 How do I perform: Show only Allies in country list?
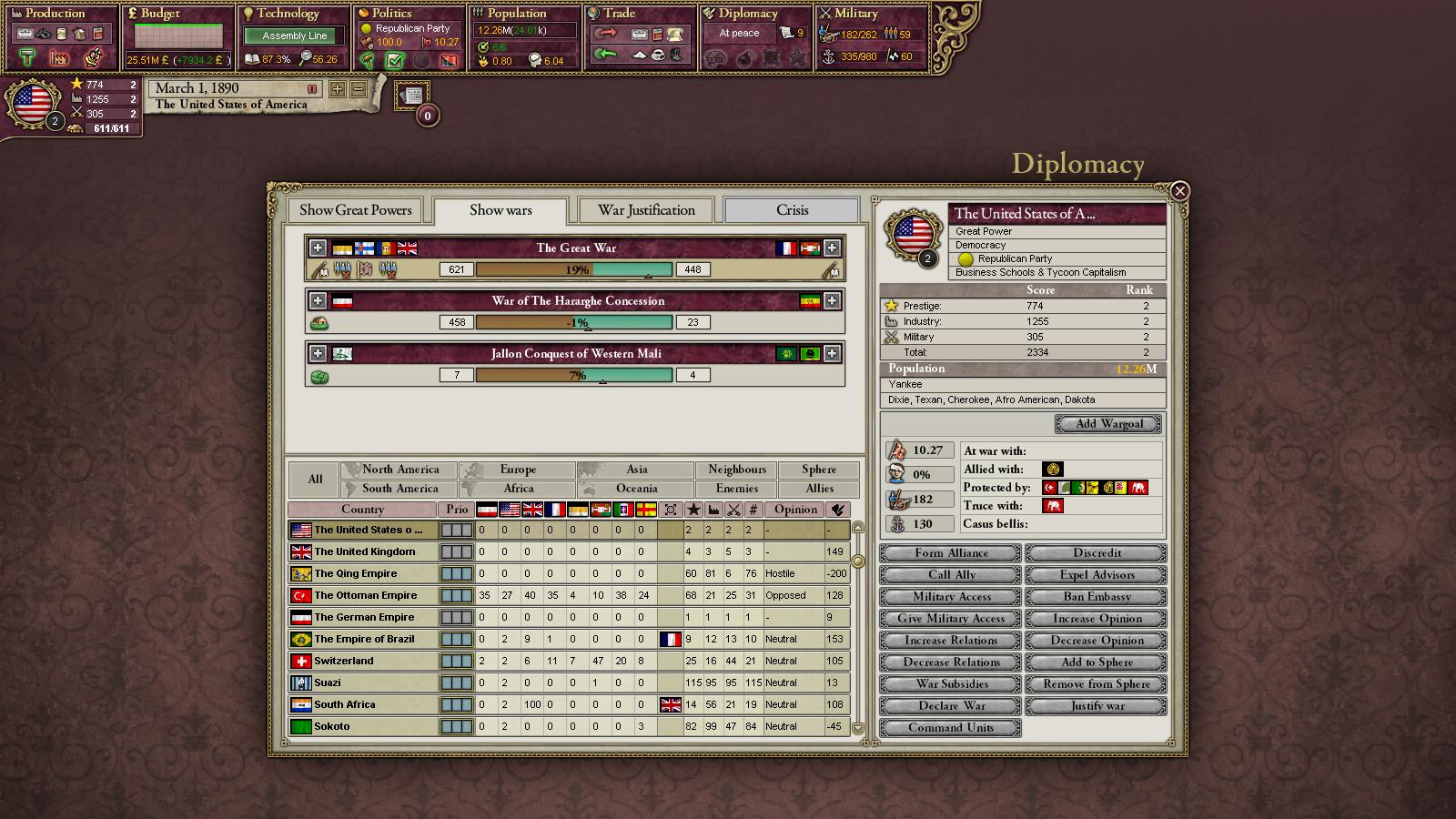tap(819, 489)
